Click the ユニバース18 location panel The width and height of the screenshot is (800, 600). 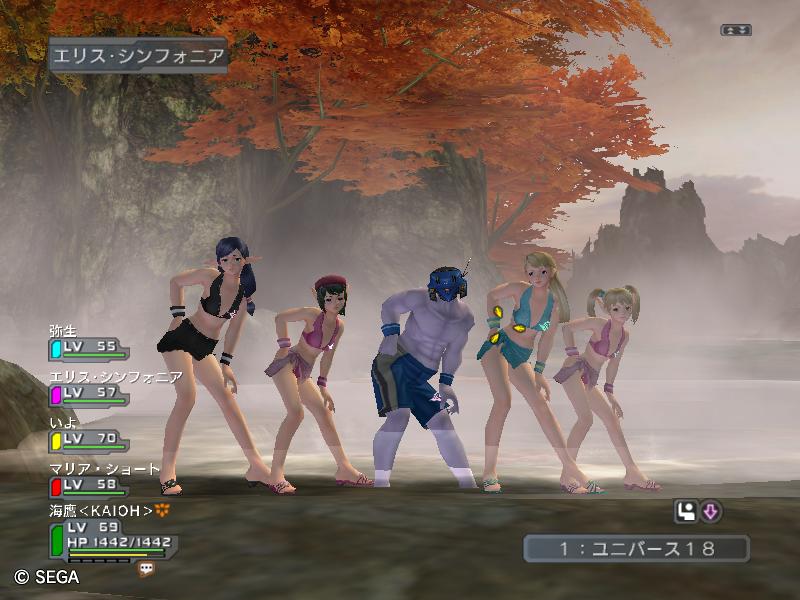[636, 548]
